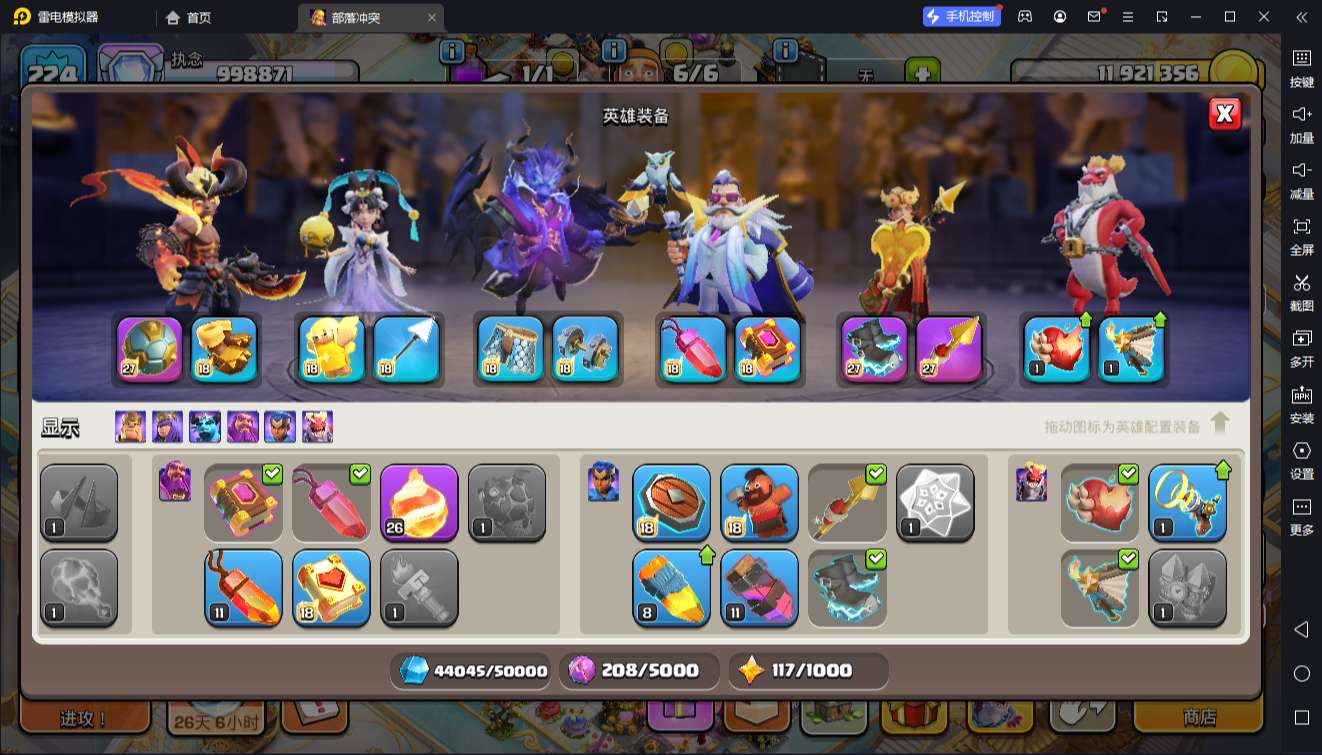Filter equipment by the Archer Queen portrait
The width and height of the screenshot is (1322, 755).
[167, 427]
